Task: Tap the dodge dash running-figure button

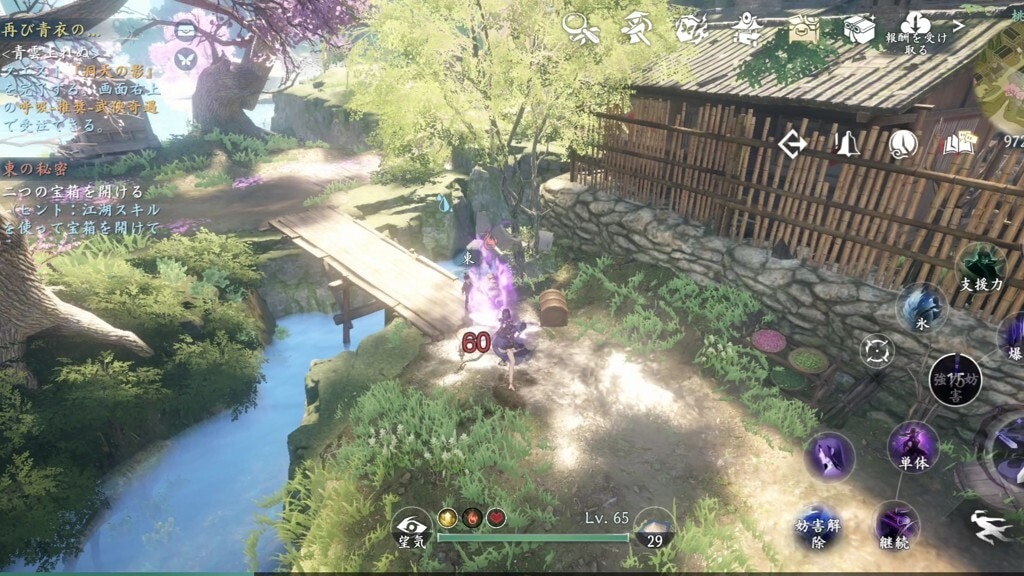Action: click(993, 525)
